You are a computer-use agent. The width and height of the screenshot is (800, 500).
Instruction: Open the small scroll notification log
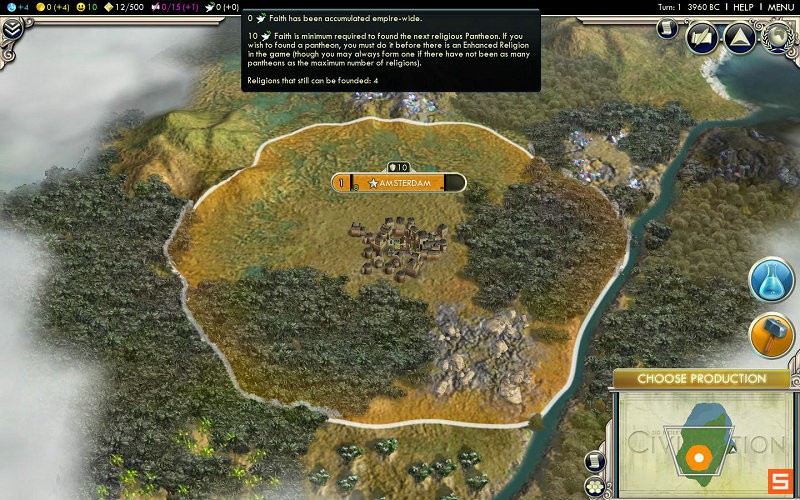(667, 29)
